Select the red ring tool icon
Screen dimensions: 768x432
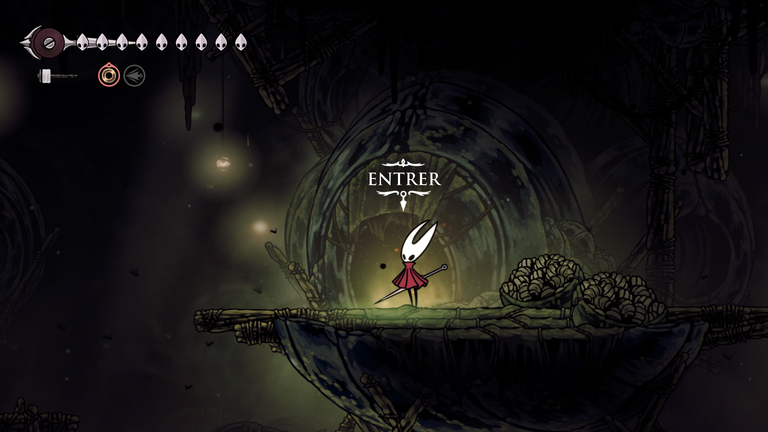108,75
